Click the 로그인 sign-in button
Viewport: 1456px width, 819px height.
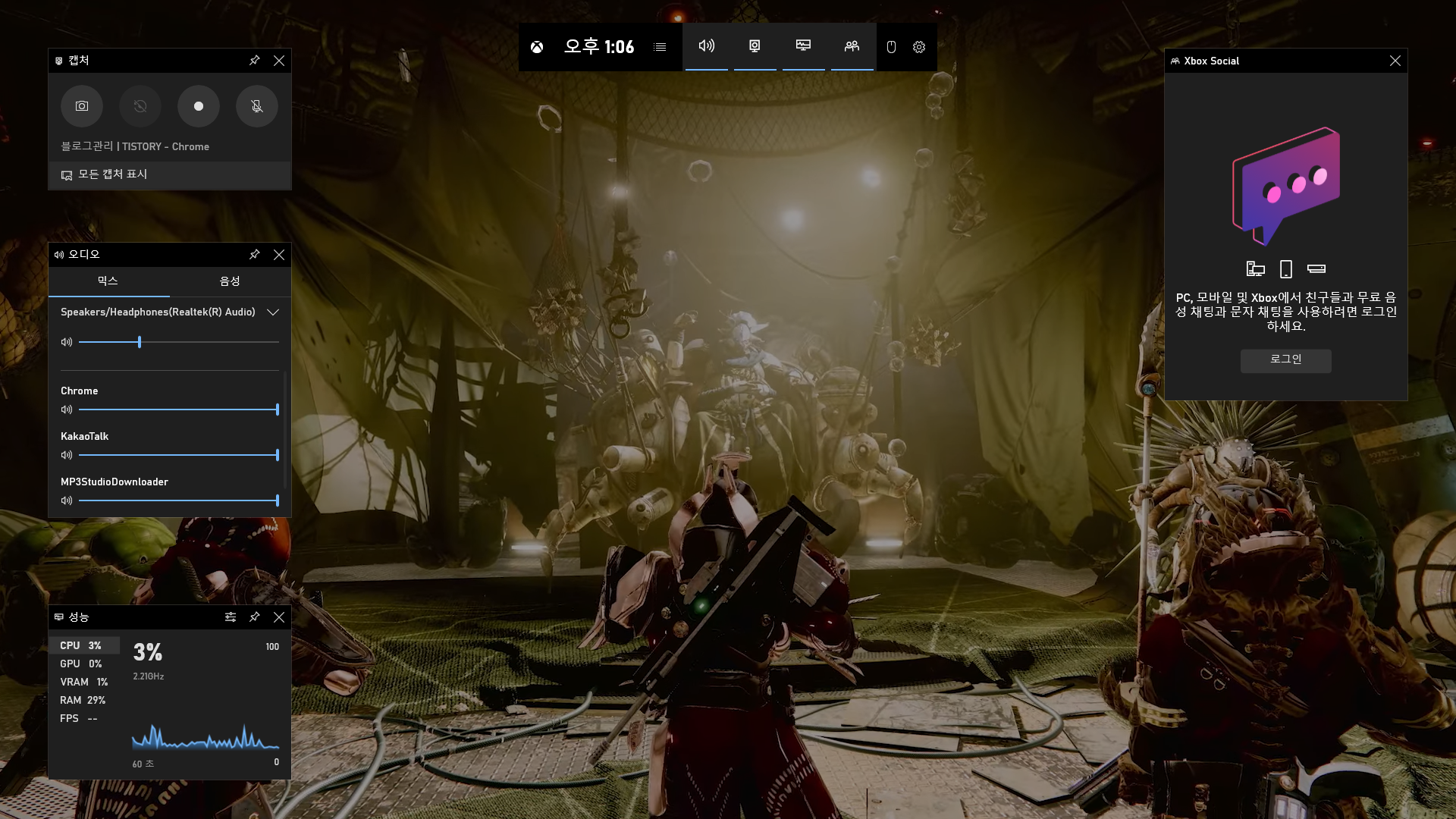[x=1285, y=359]
